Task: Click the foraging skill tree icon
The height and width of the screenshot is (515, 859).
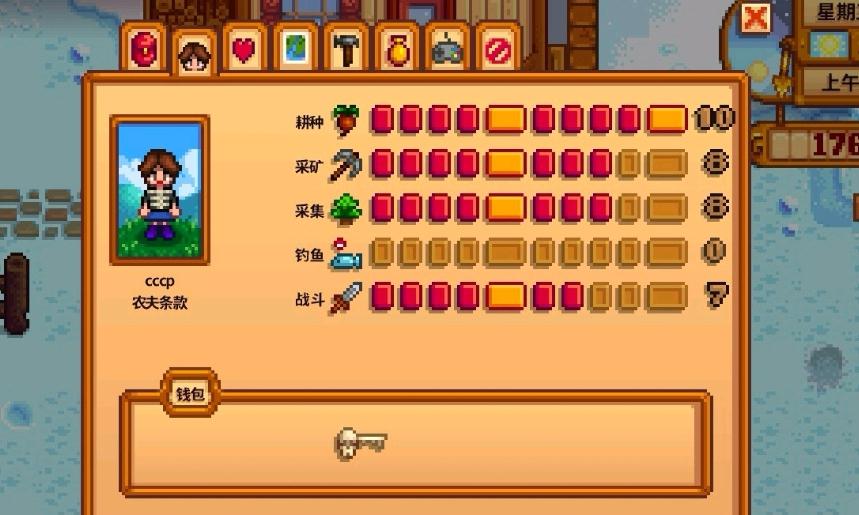Action: pyautogui.click(x=346, y=207)
